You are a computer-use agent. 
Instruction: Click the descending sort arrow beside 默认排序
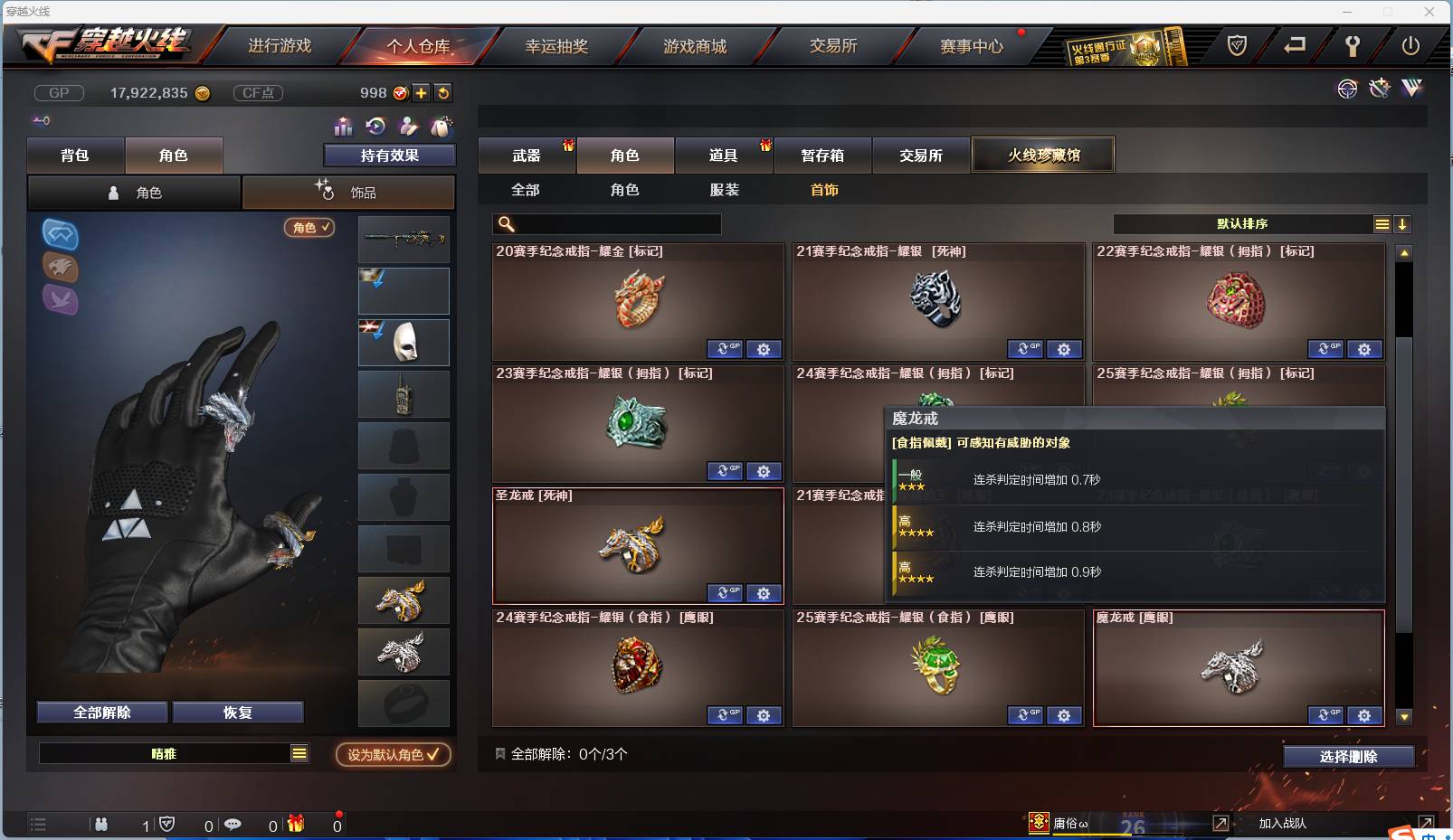1403,223
